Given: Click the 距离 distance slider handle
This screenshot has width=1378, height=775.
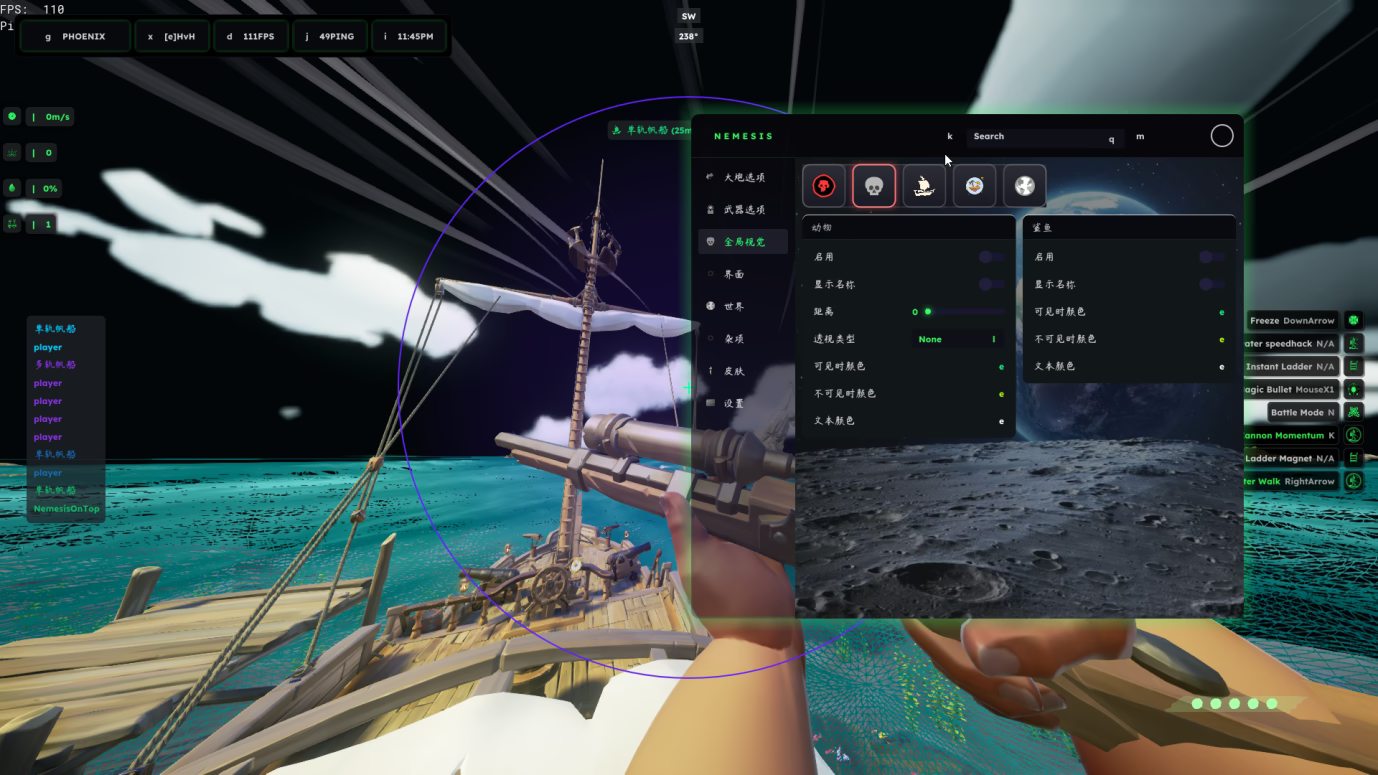Looking at the screenshot, I should click(928, 312).
